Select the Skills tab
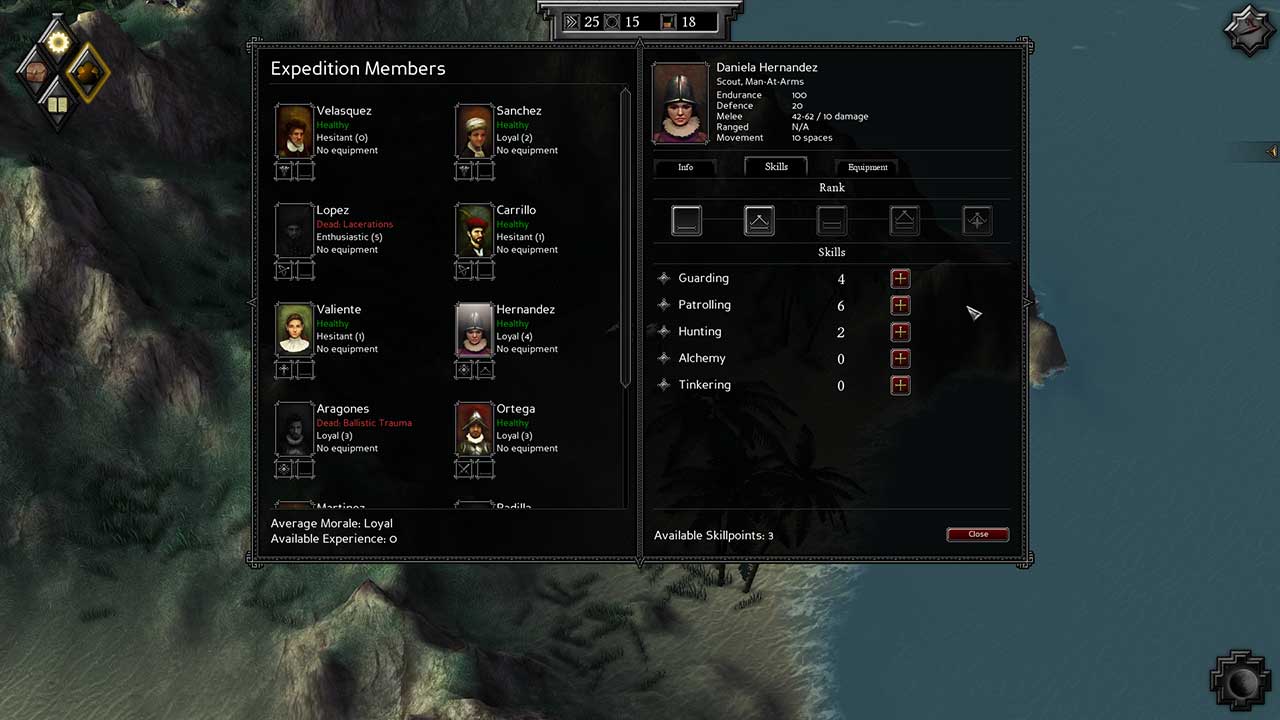The width and height of the screenshot is (1280, 720). [x=776, y=167]
